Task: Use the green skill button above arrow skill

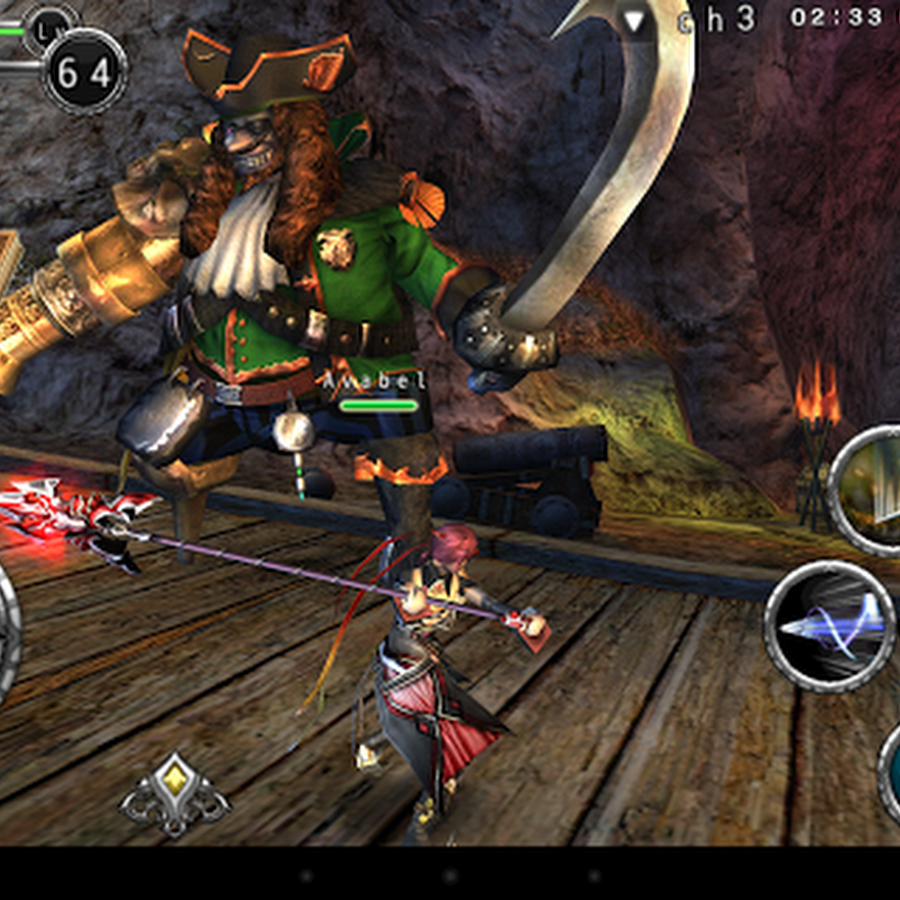Action: click(868, 490)
